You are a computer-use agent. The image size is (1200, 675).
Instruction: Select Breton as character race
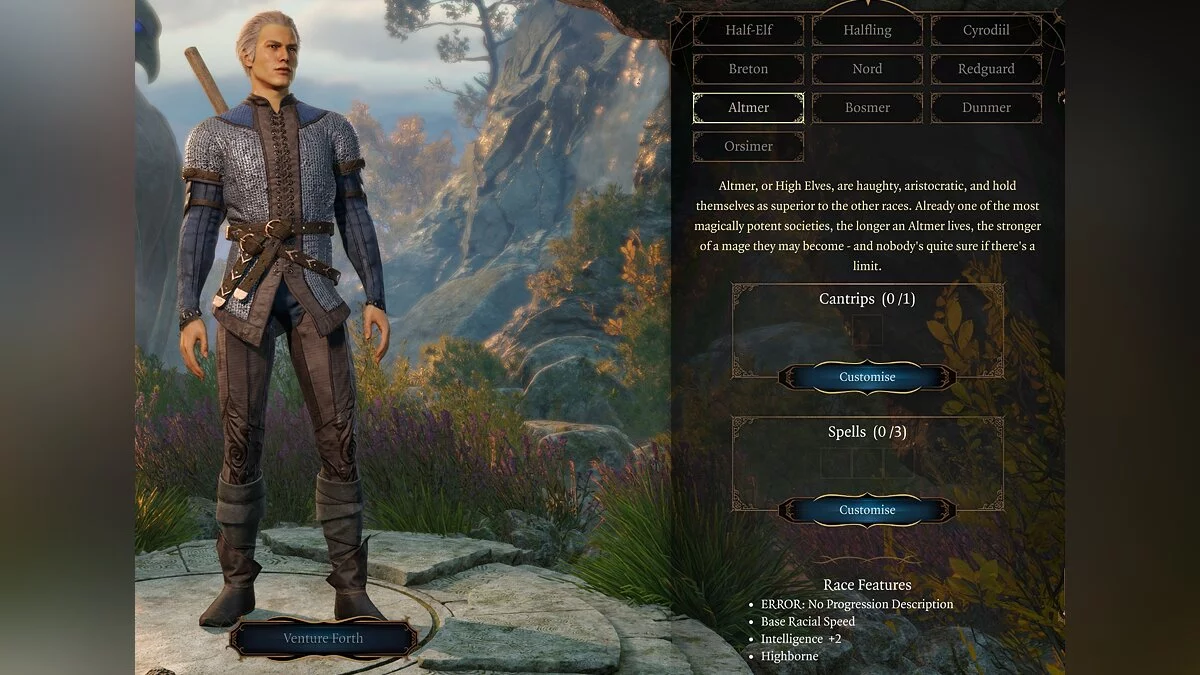click(x=748, y=69)
